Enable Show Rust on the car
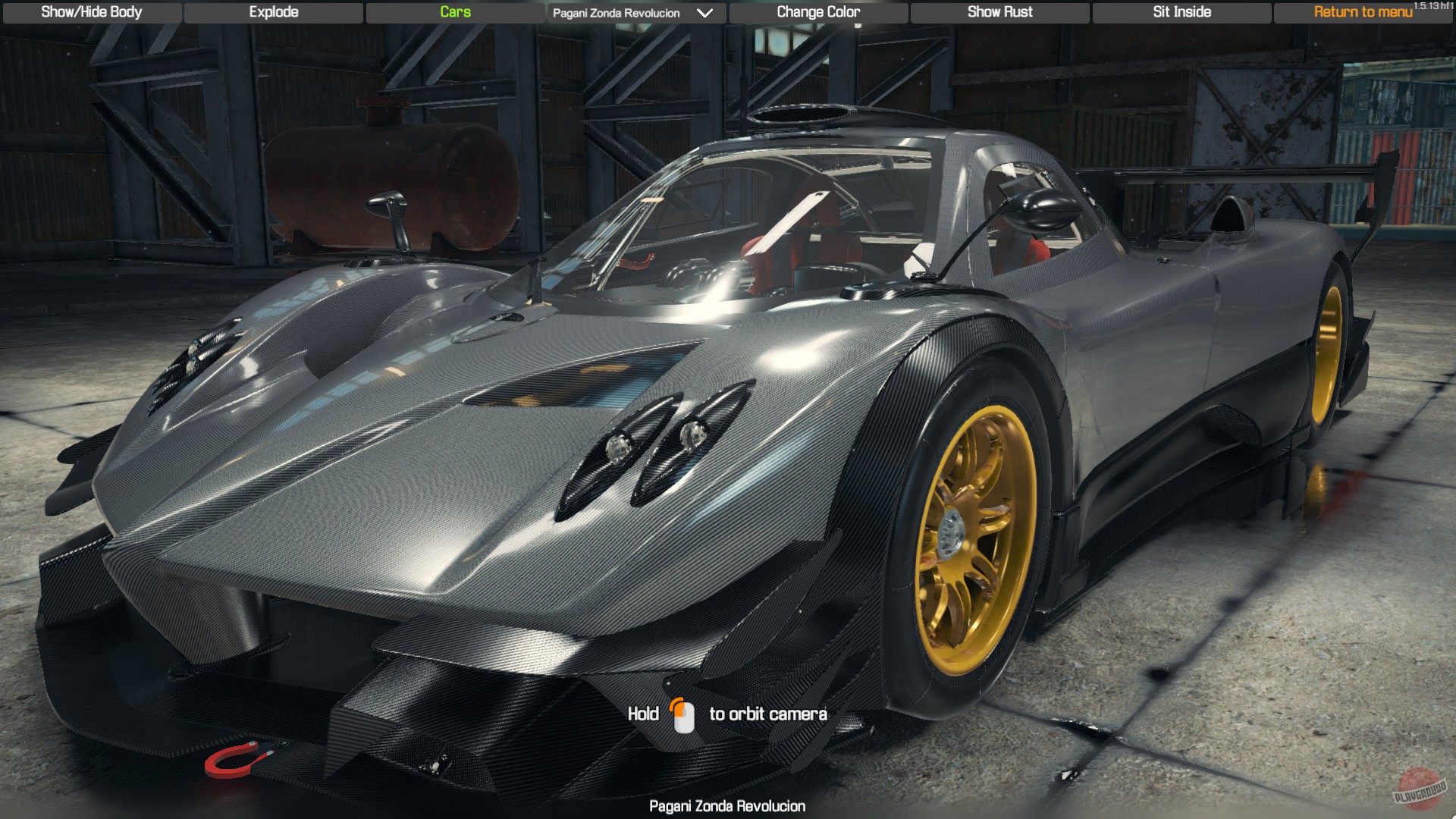The width and height of the screenshot is (1456, 819). tap(999, 12)
